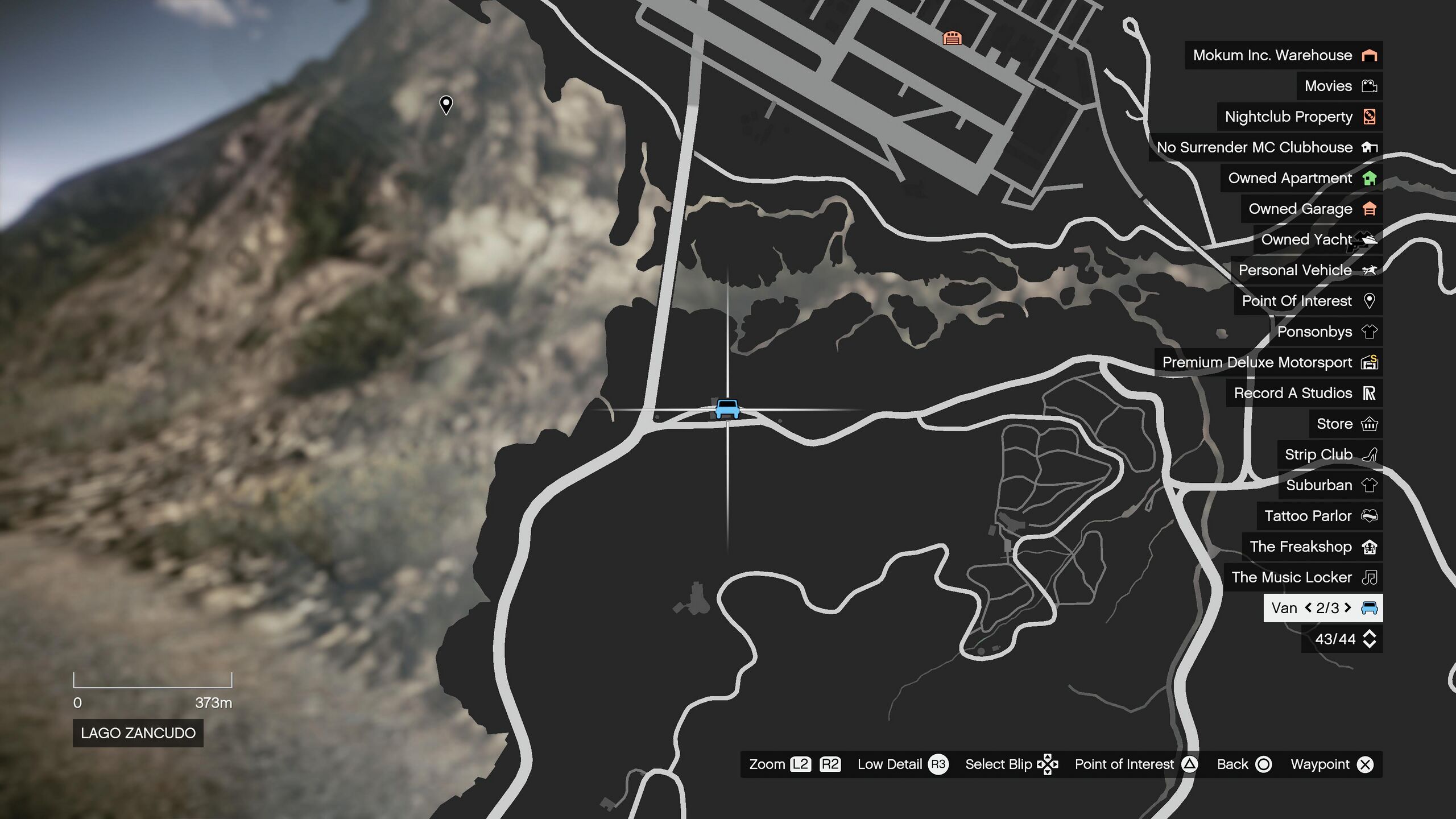Choose the Movies legend entry
Image resolution: width=1456 pixels, height=819 pixels.
point(1339,86)
